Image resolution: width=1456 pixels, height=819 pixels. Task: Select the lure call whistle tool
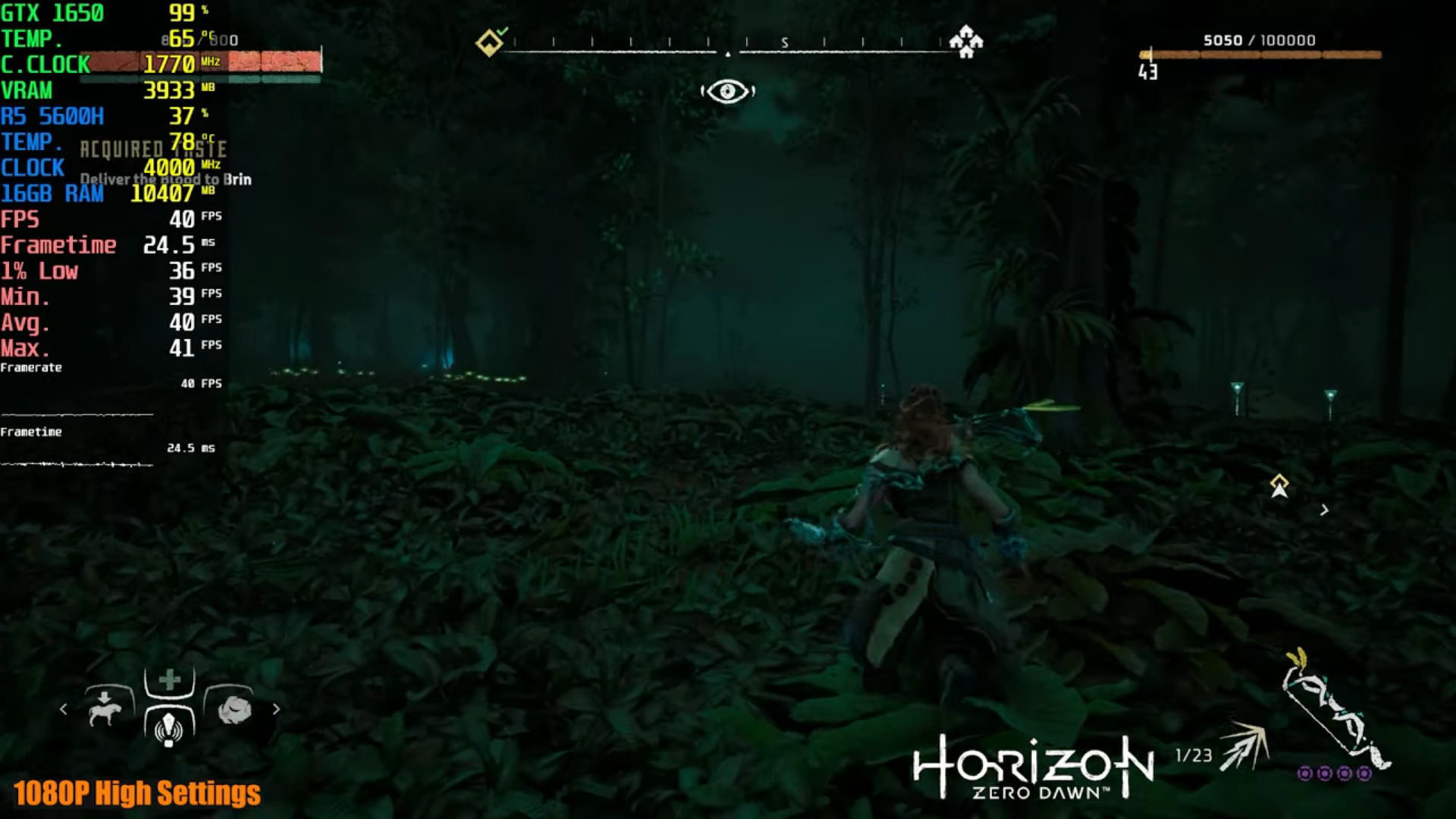[x=168, y=729]
